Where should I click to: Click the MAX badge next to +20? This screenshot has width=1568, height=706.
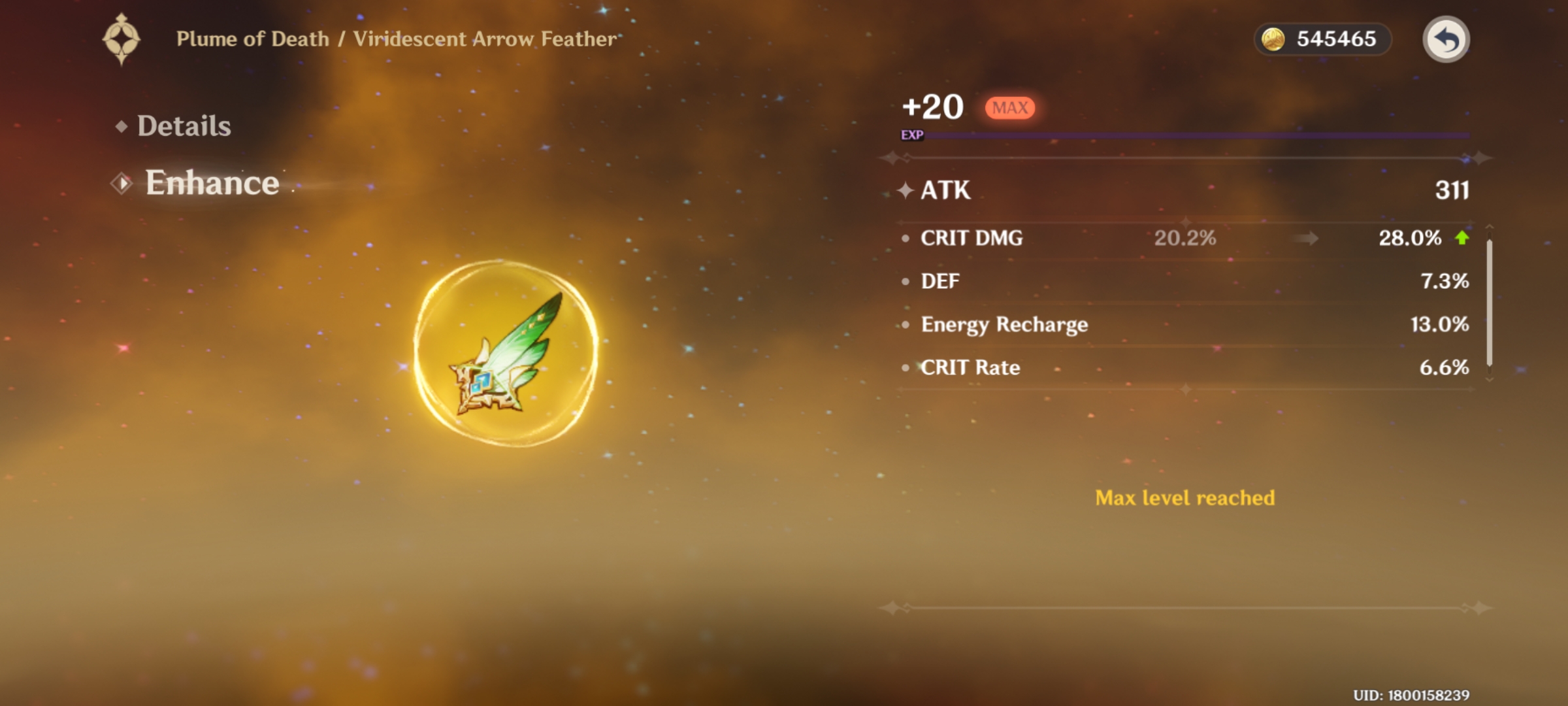point(1009,106)
